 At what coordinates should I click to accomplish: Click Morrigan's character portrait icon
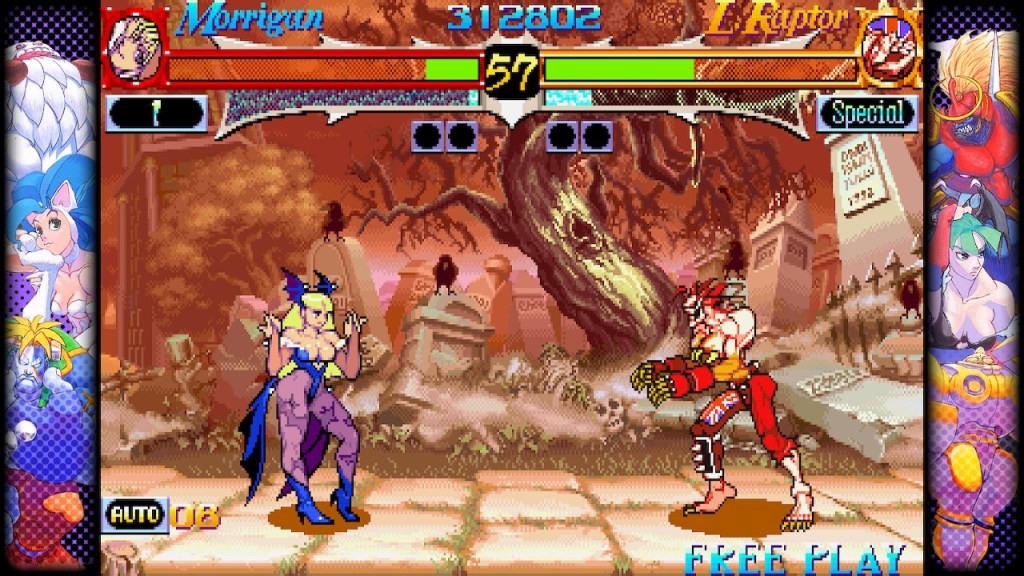pyautogui.click(x=135, y=49)
